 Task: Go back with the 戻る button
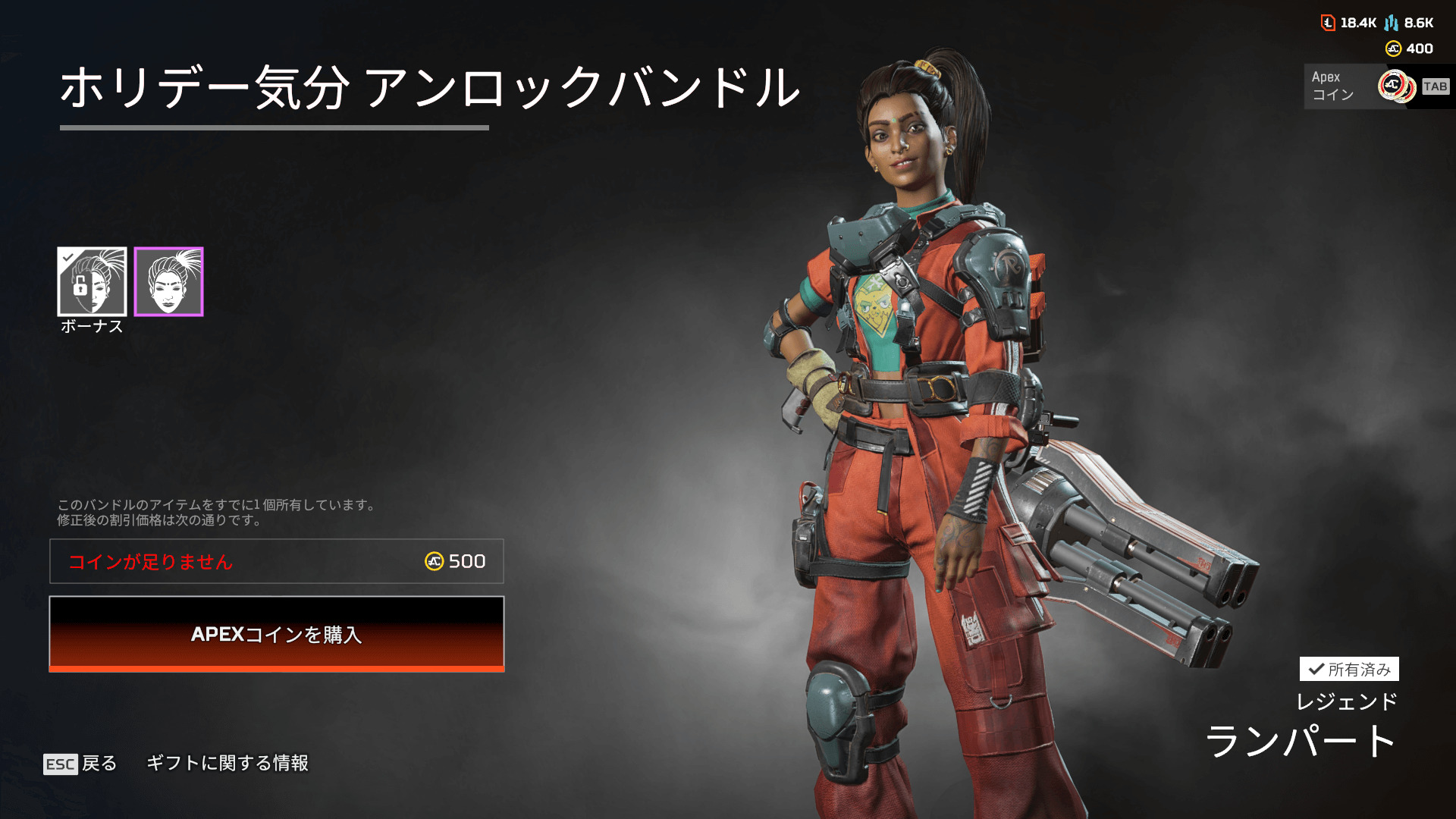coord(81,763)
